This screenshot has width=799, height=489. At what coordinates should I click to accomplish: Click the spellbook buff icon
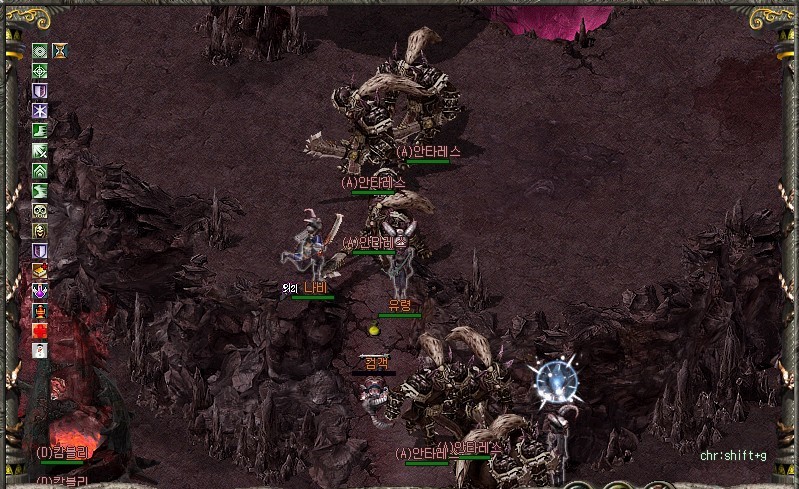tap(40, 270)
